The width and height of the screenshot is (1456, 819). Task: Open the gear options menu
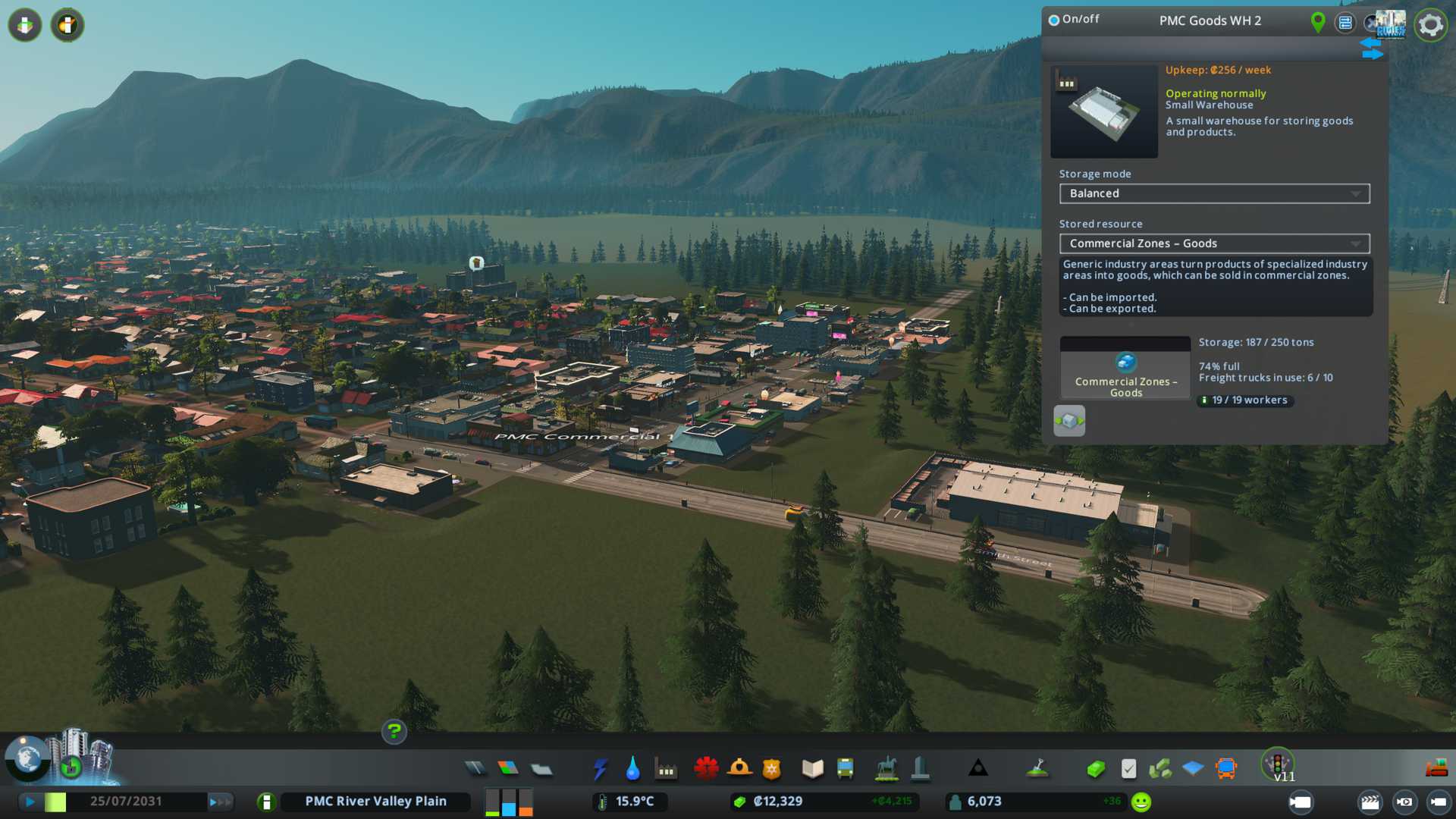1430,25
